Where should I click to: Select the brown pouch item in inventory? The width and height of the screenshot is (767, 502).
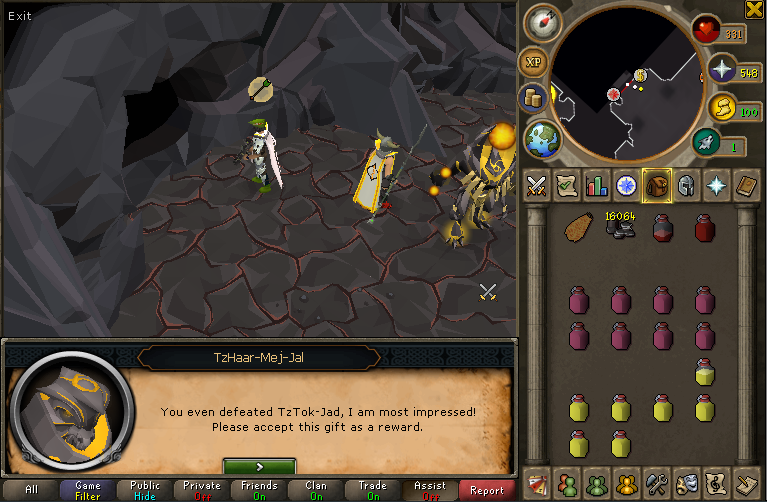point(580,228)
